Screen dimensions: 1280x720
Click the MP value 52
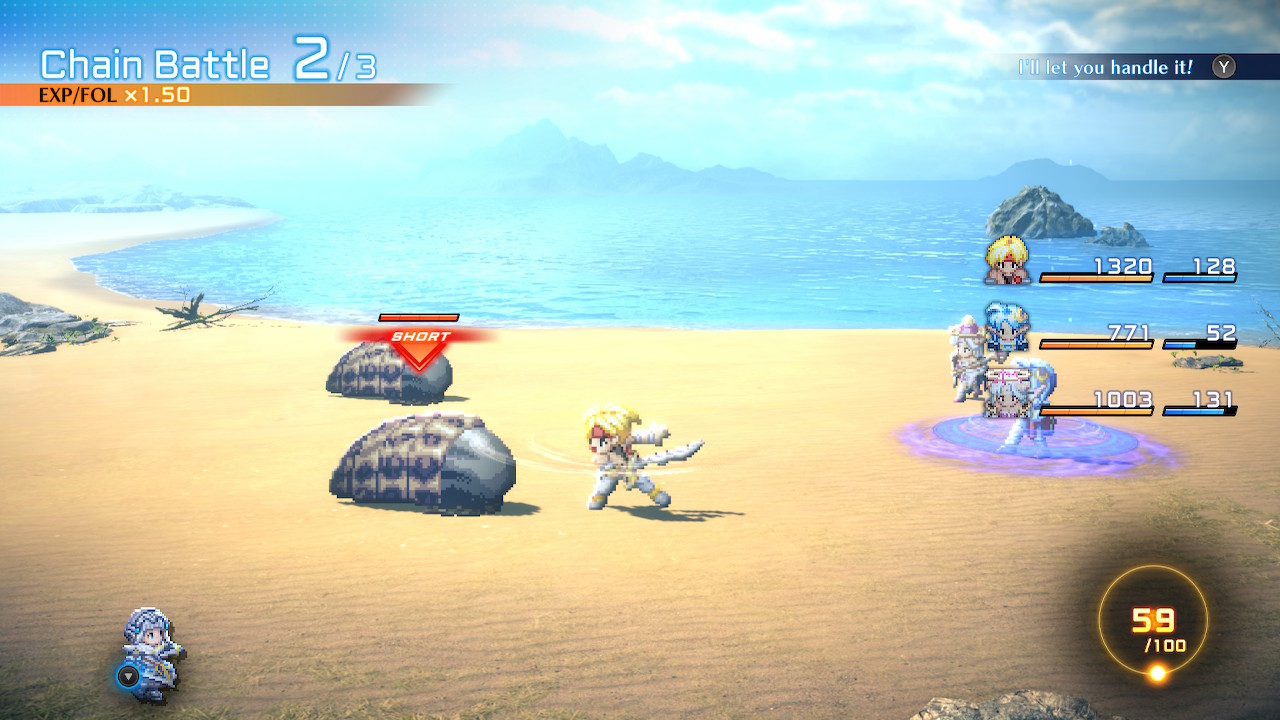(1224, 332)
